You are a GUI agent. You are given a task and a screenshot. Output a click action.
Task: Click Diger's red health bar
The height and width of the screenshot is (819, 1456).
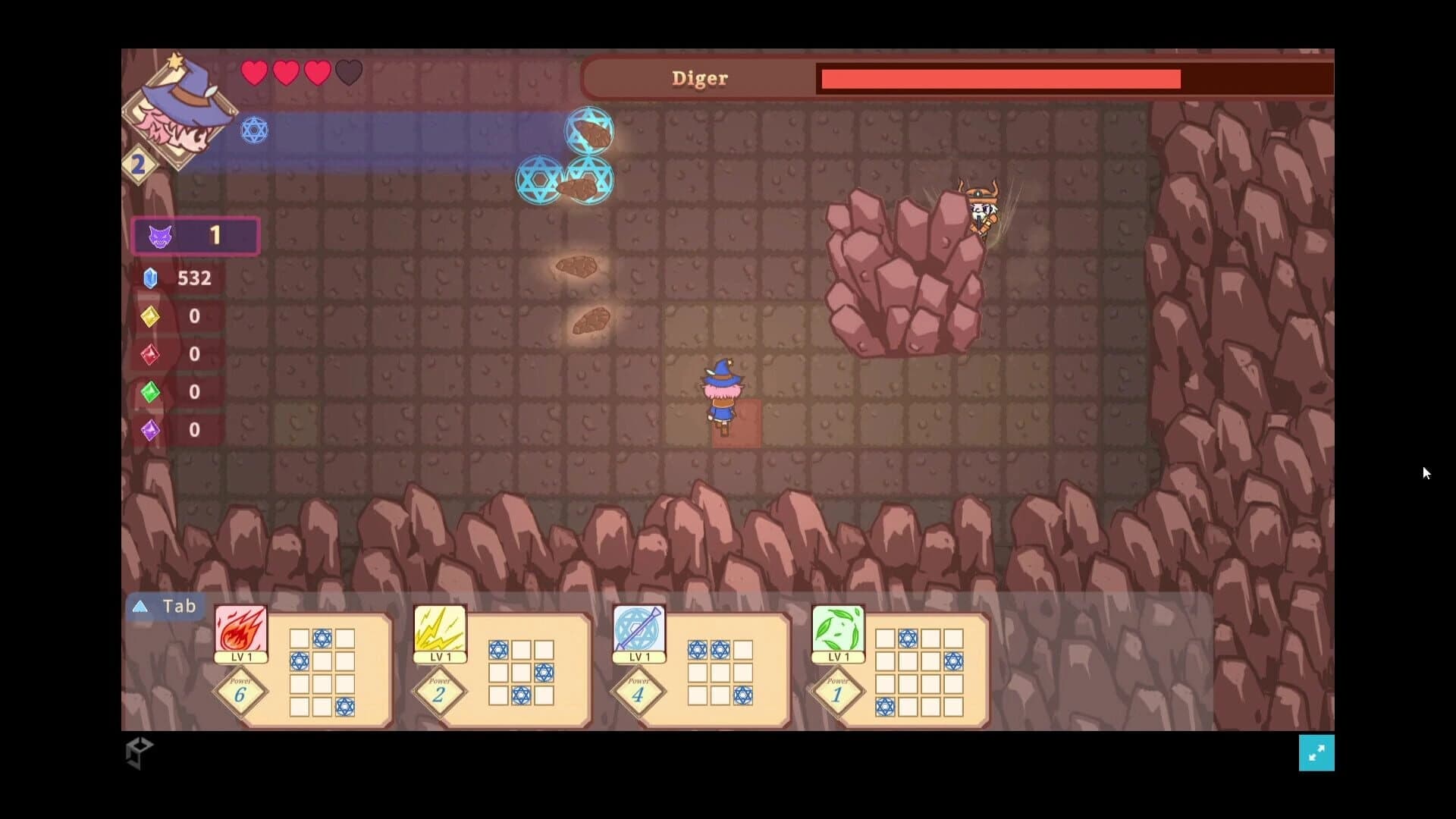pyautogui.click(x=998, y=78)
